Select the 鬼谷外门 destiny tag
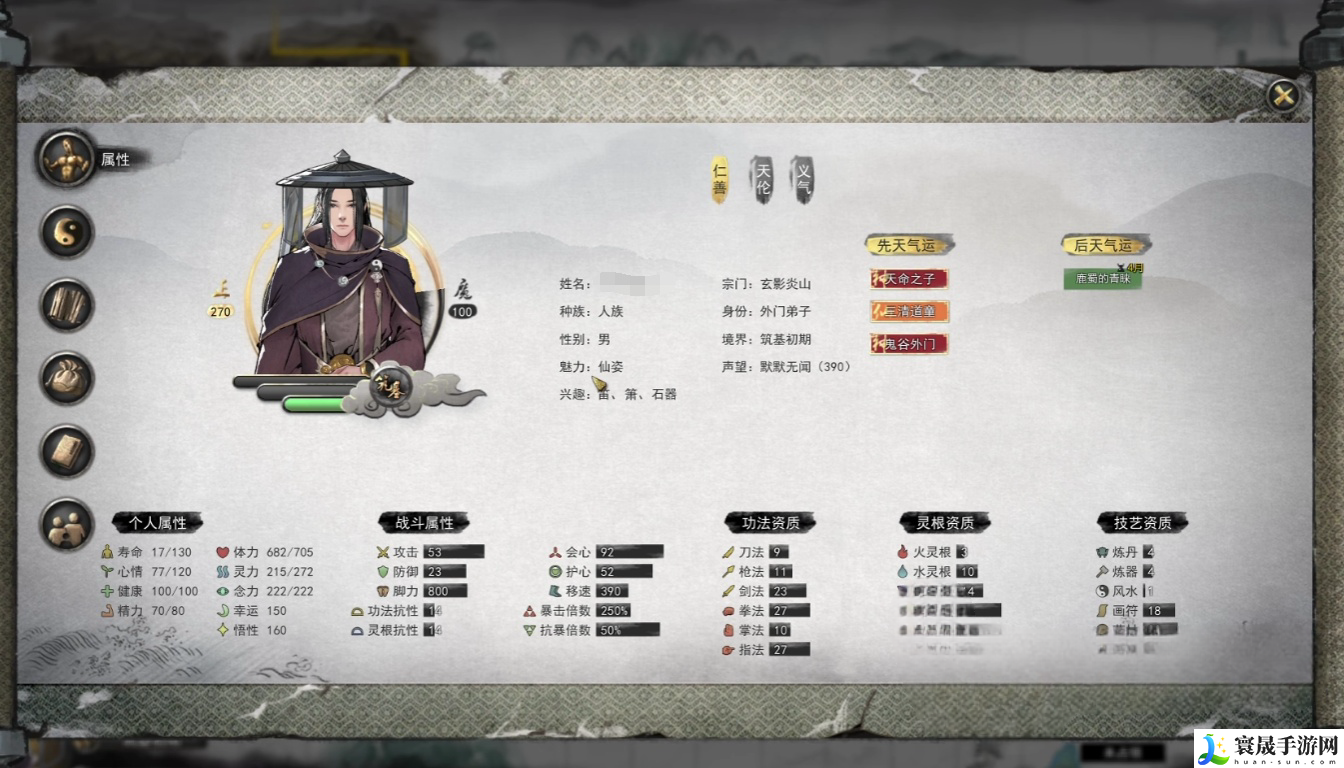 pyautogui.click(x=909, y=344)
